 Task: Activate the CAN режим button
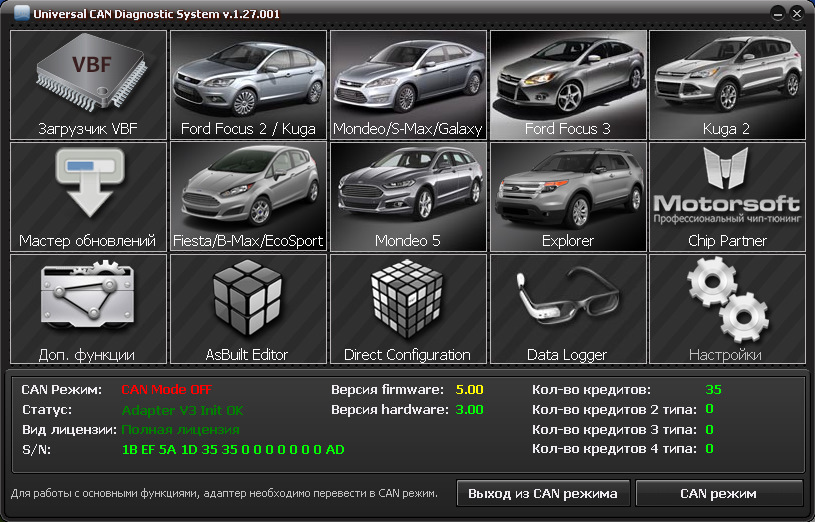(718, 494)
